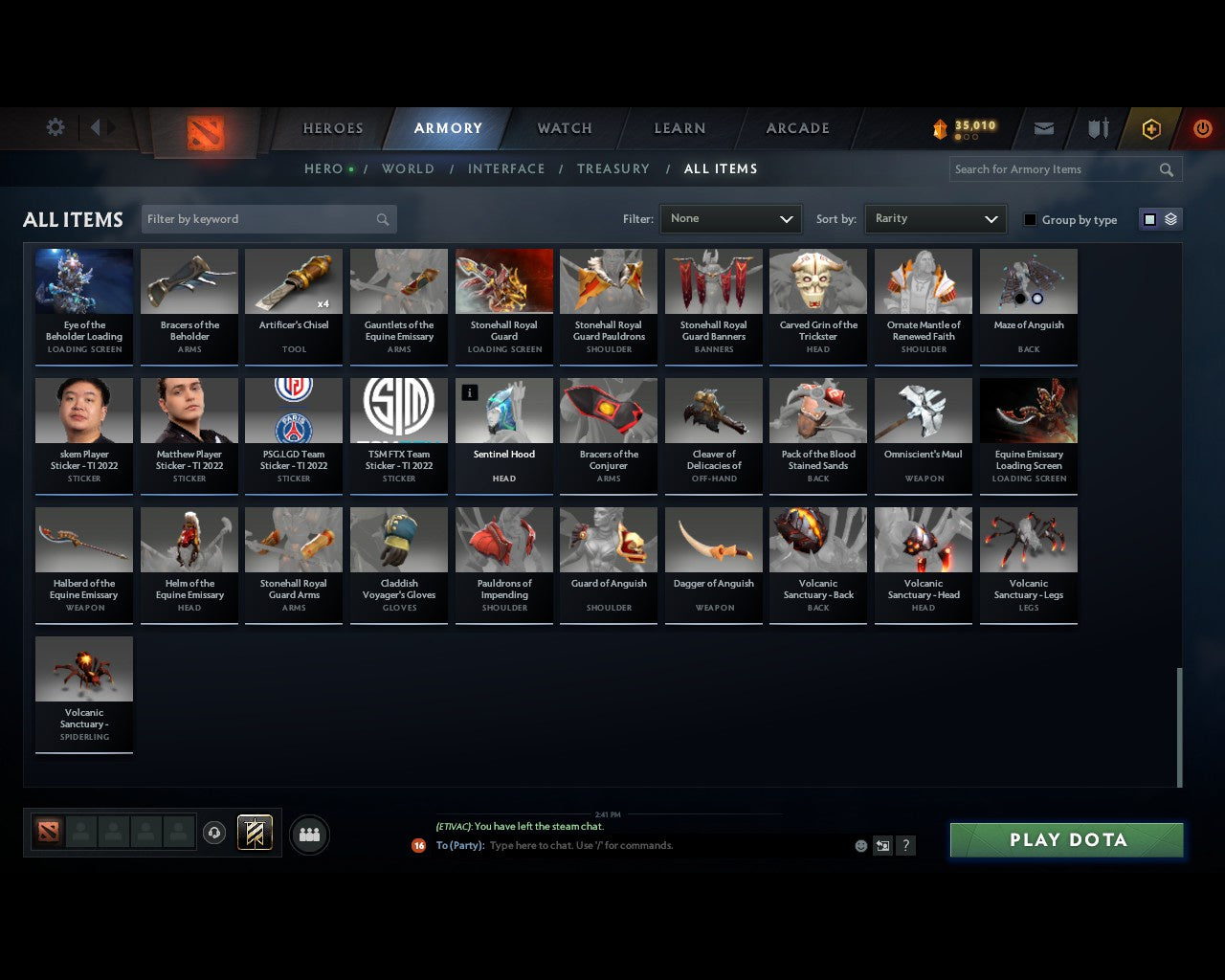The height and width of the screenshot is (980, 1225).
Task: Open the Filter None dropdown
Action: (x=730, y=218)
